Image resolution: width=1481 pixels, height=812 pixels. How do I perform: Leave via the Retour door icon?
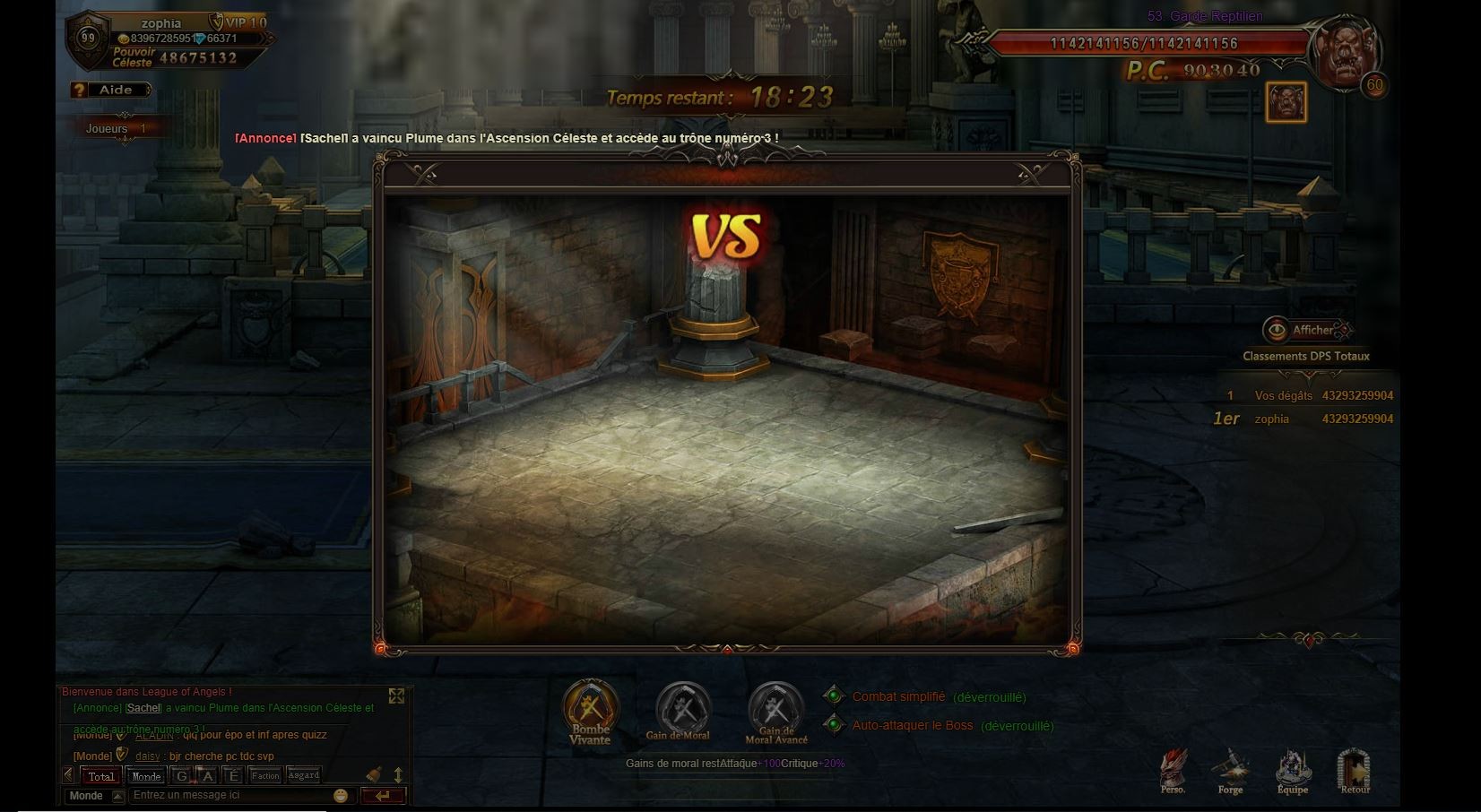click(1355, 771)
